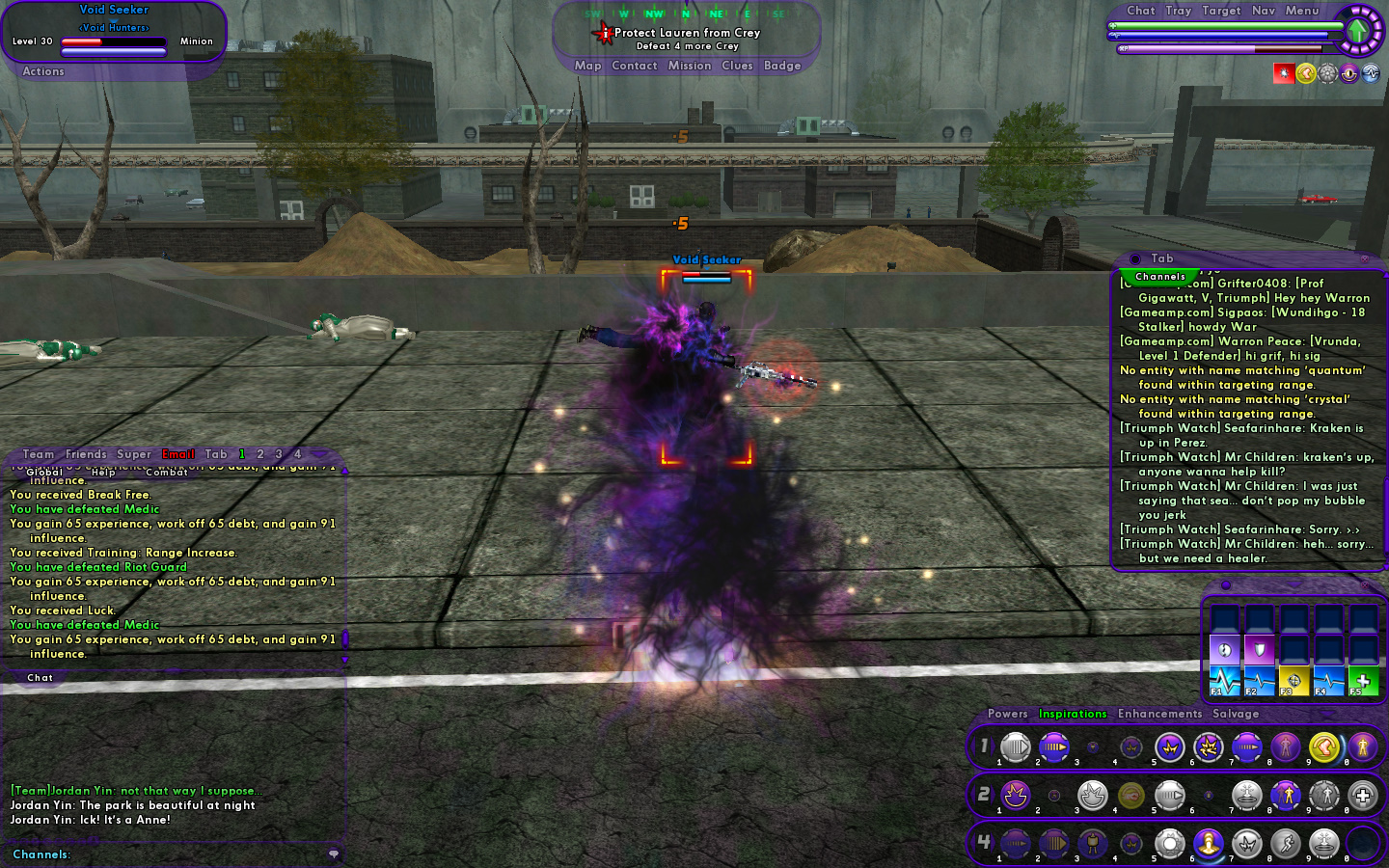Open the Contact list
Viewport: 1389px width, 868px height.
tap(634, 66)
